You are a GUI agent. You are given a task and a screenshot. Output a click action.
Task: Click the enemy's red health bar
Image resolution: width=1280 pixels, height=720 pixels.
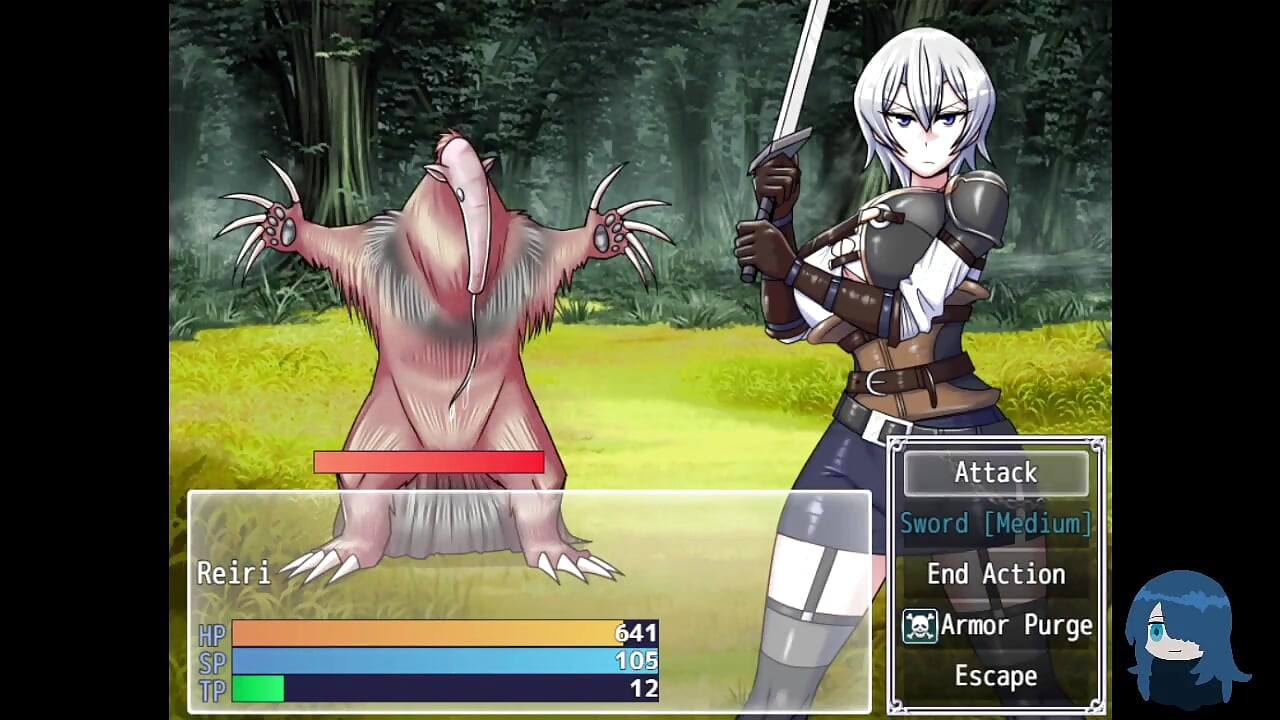coord(428,462)
